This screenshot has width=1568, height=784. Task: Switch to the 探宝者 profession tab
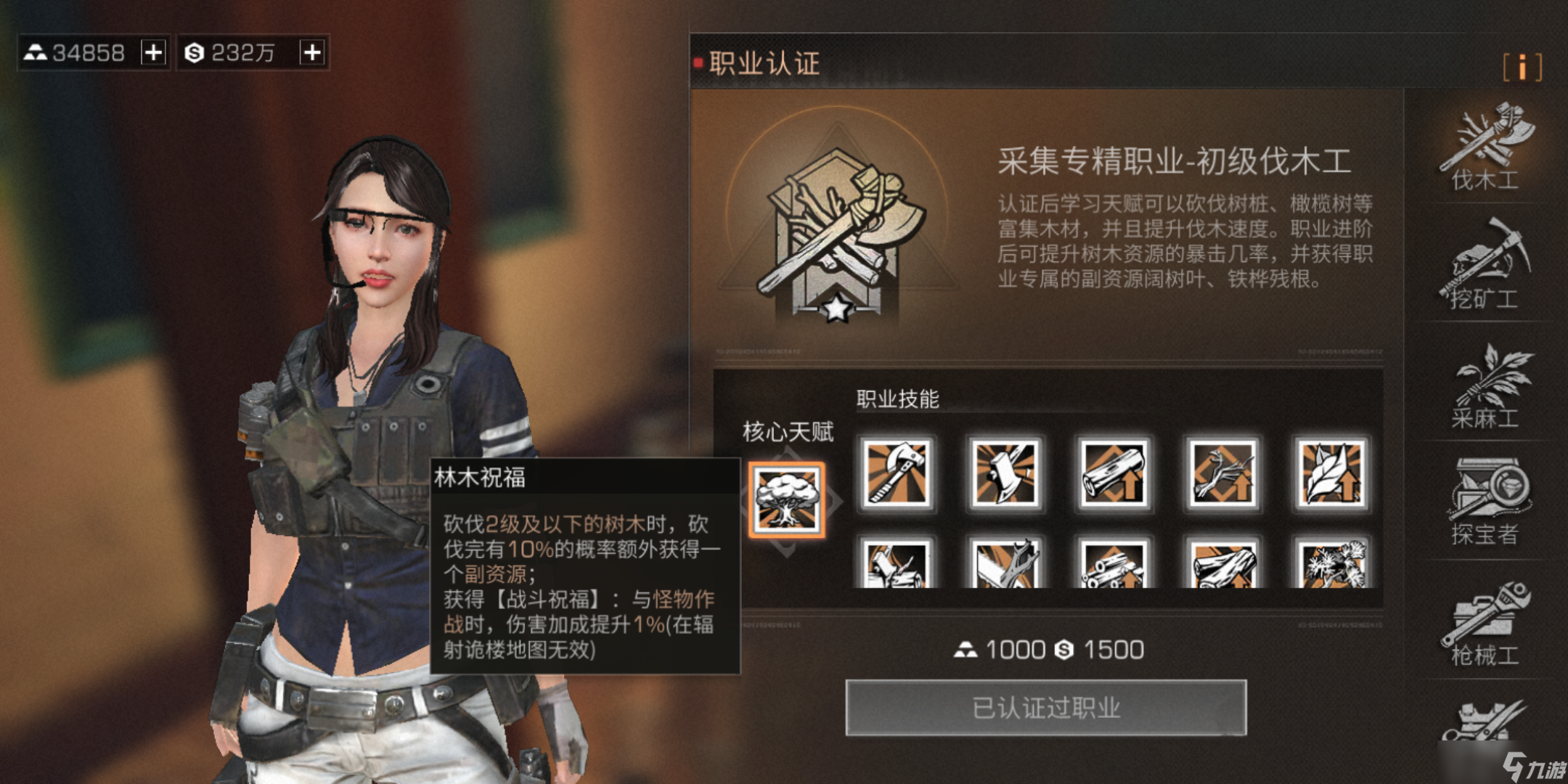click(x=1485, y=502)
